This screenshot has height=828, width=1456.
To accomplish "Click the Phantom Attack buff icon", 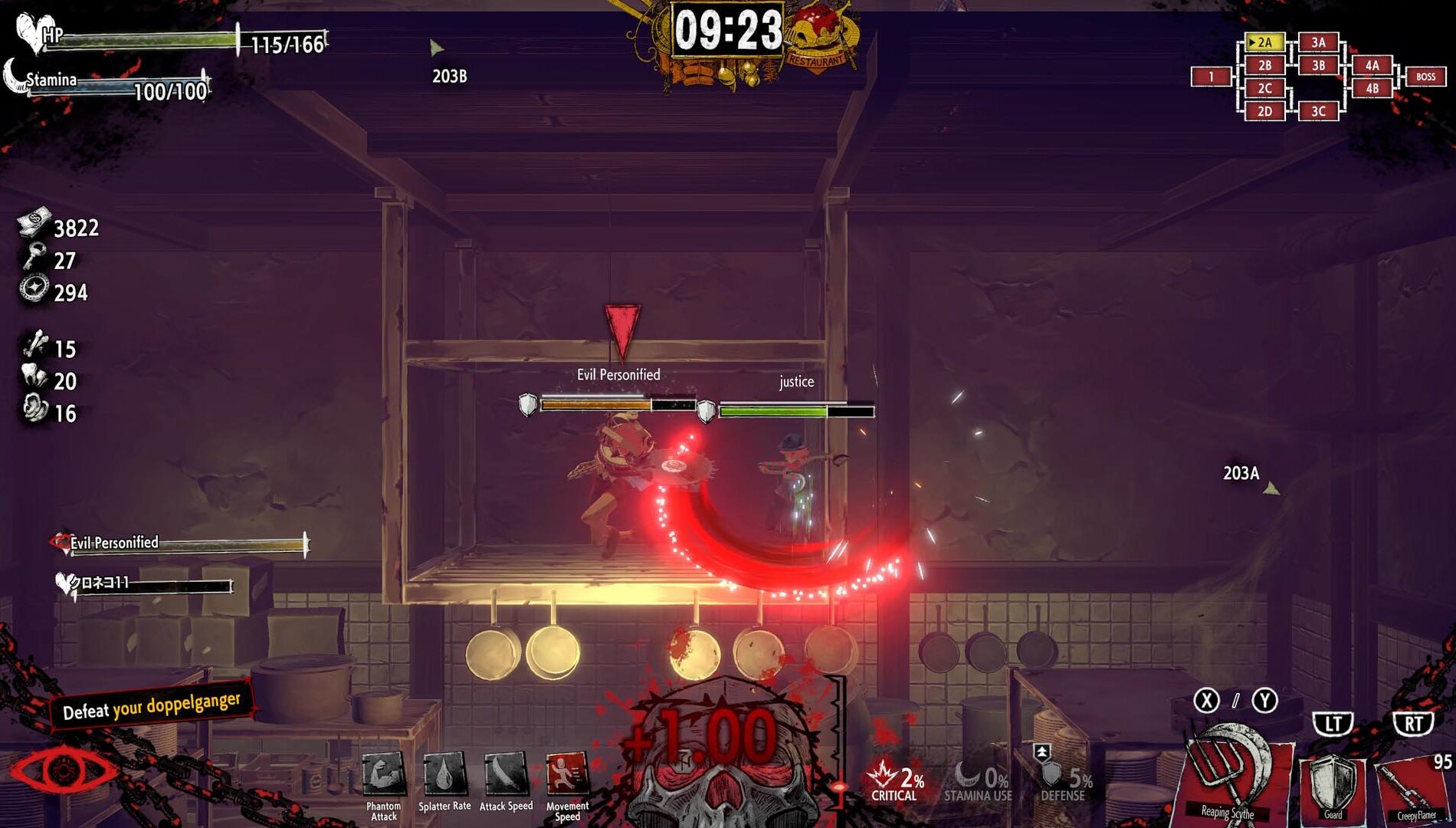I will [x=383, y=774].
